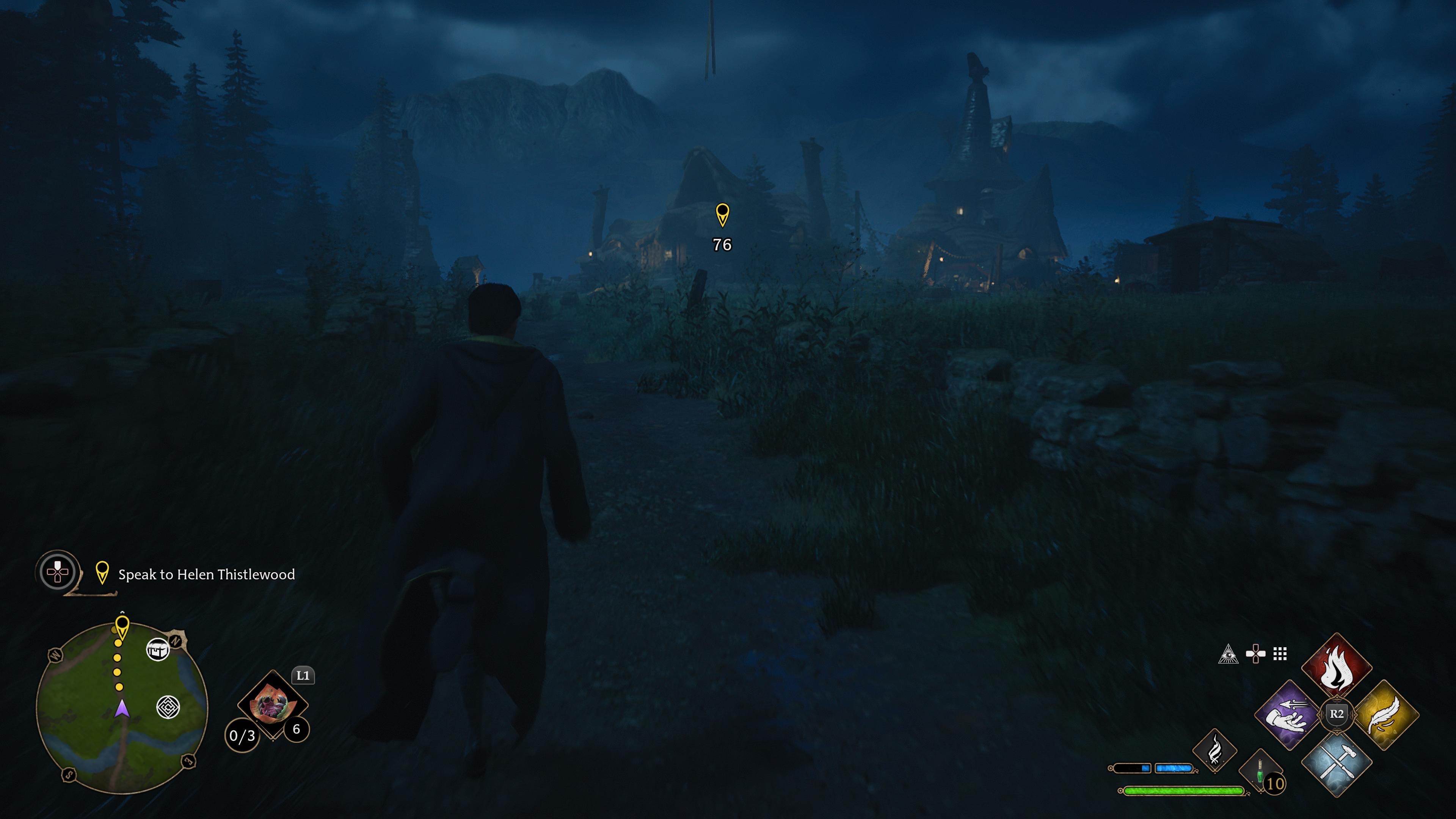
Task: Activate the Revelio eye-in-triangle icon
Action: [x=1228, y=654]
